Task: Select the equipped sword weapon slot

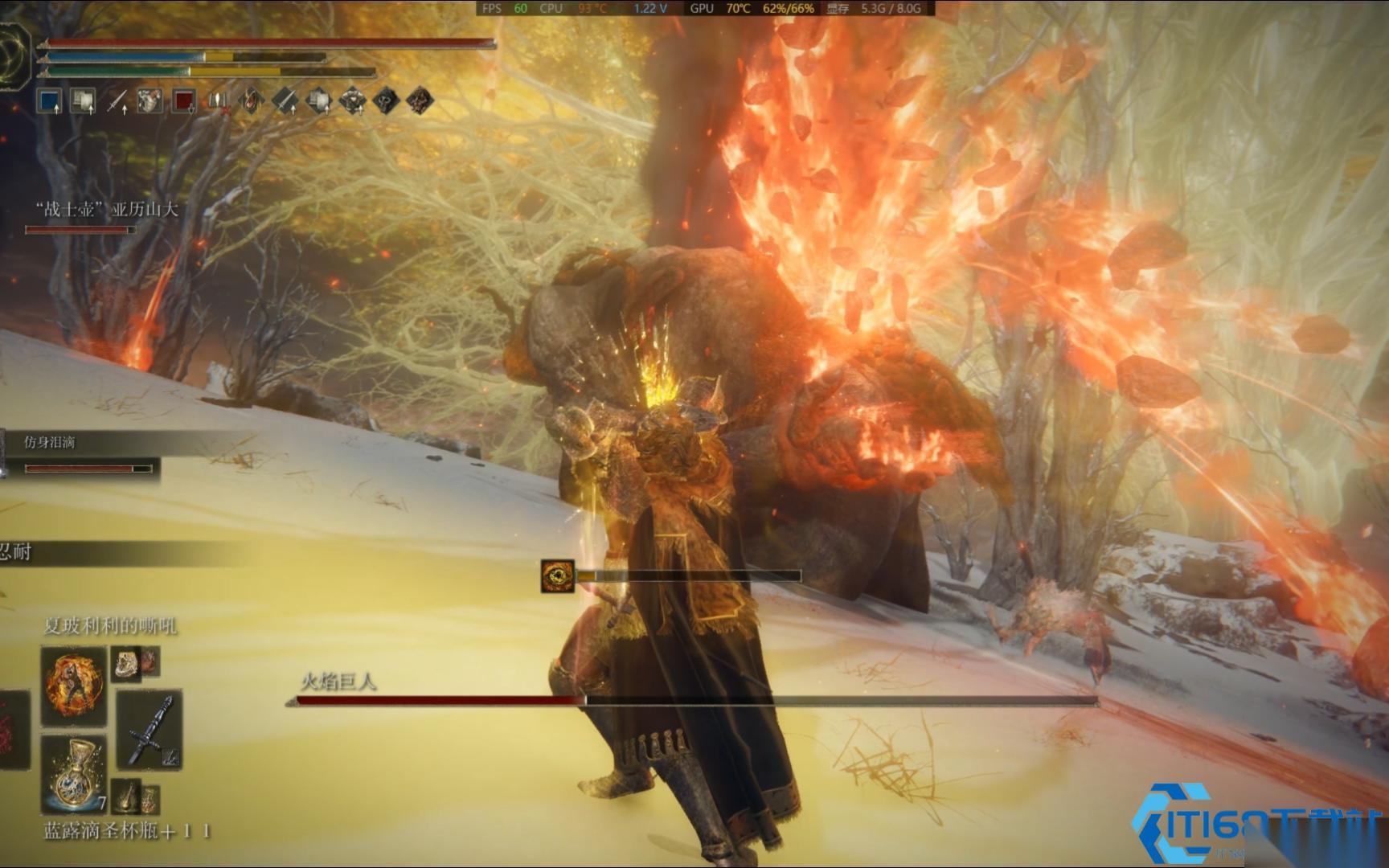Action: (x=150, y=730)
